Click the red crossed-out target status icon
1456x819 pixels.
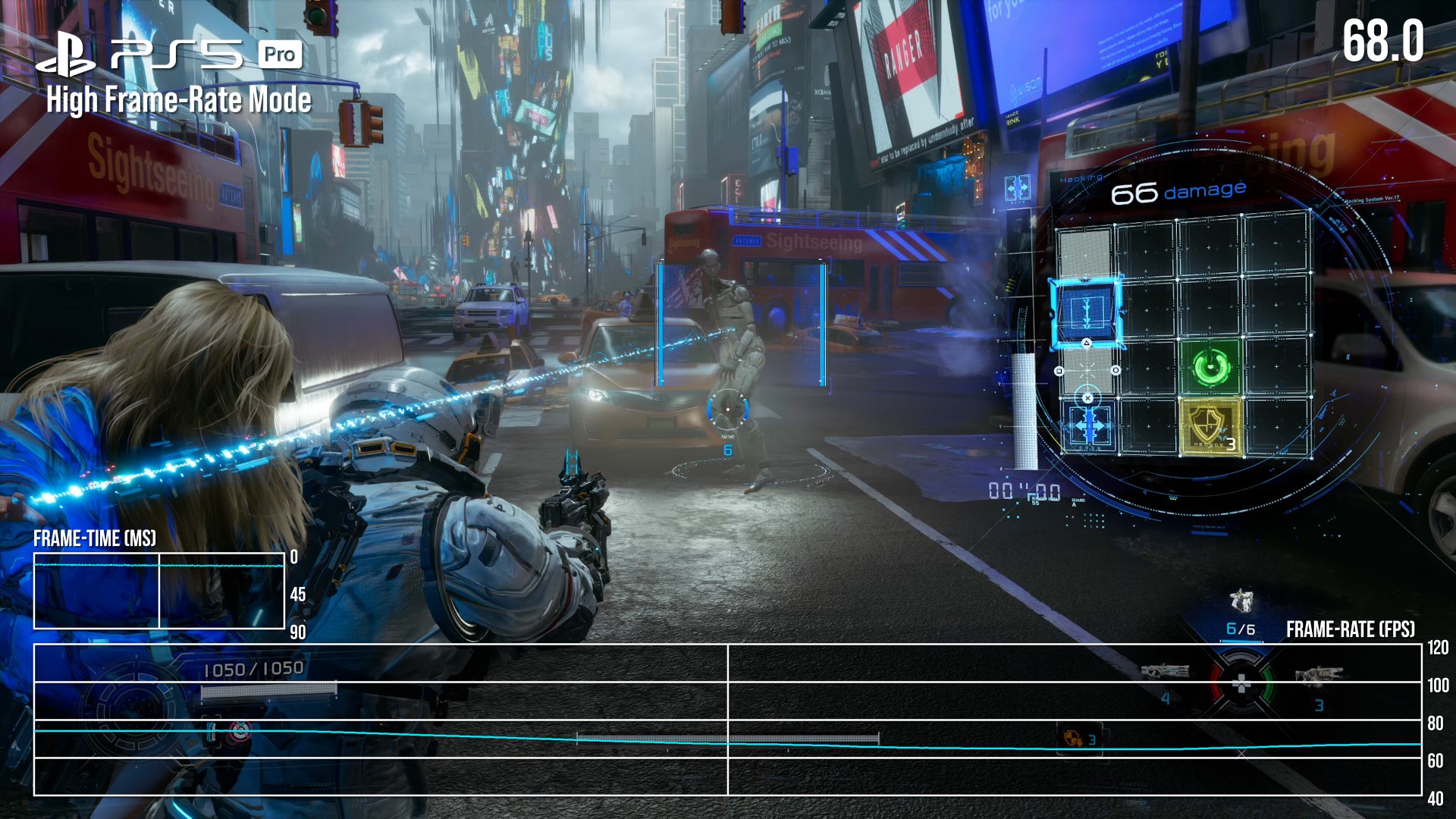(240, 732)
